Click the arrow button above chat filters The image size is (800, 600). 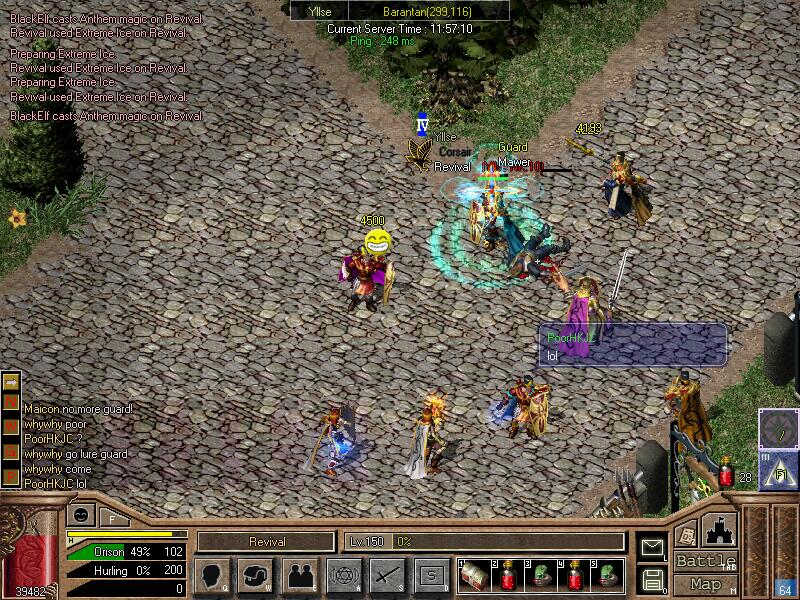point(12,382)
